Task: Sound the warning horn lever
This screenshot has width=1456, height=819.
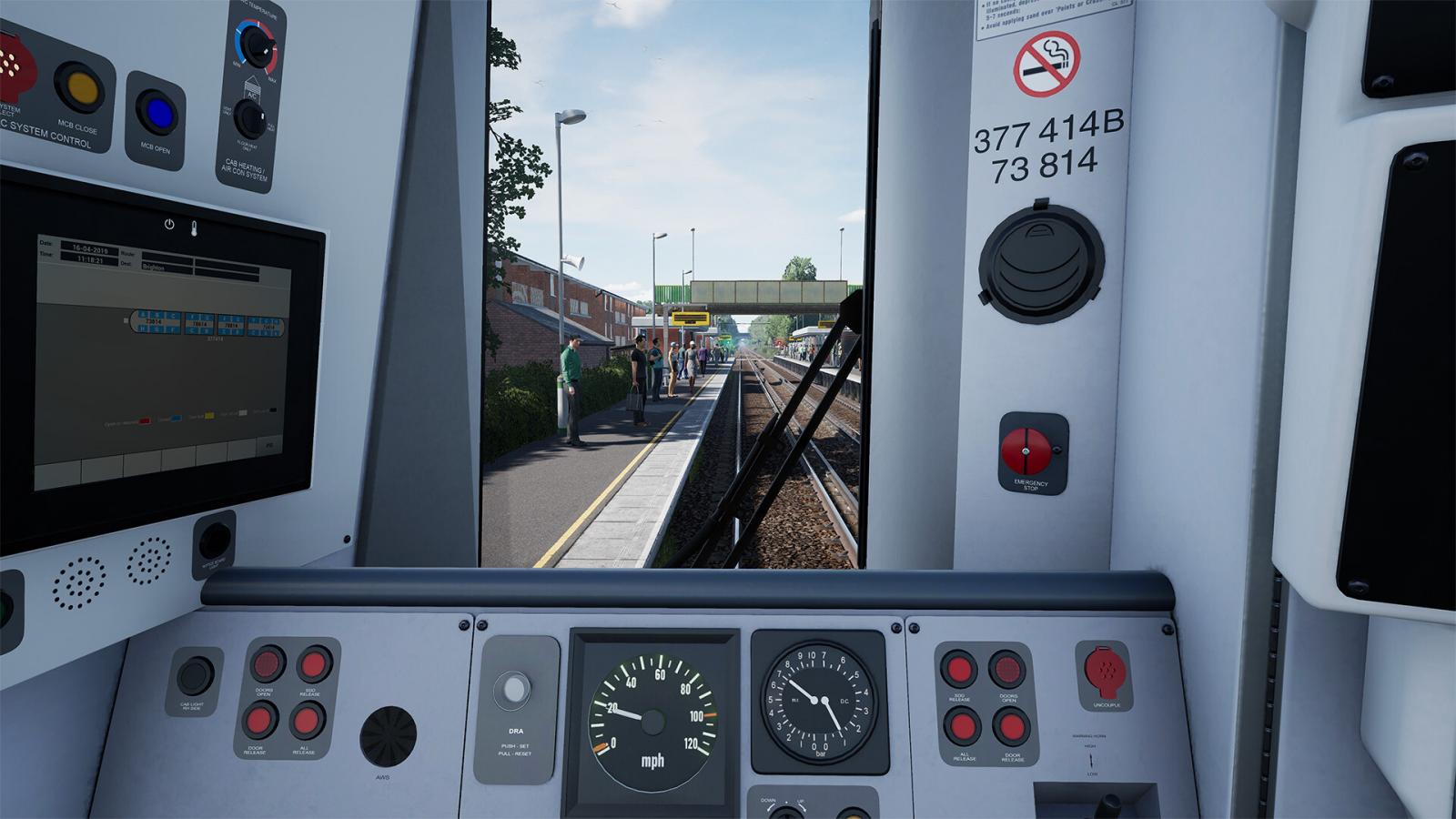Action: tap(1109, 804)
